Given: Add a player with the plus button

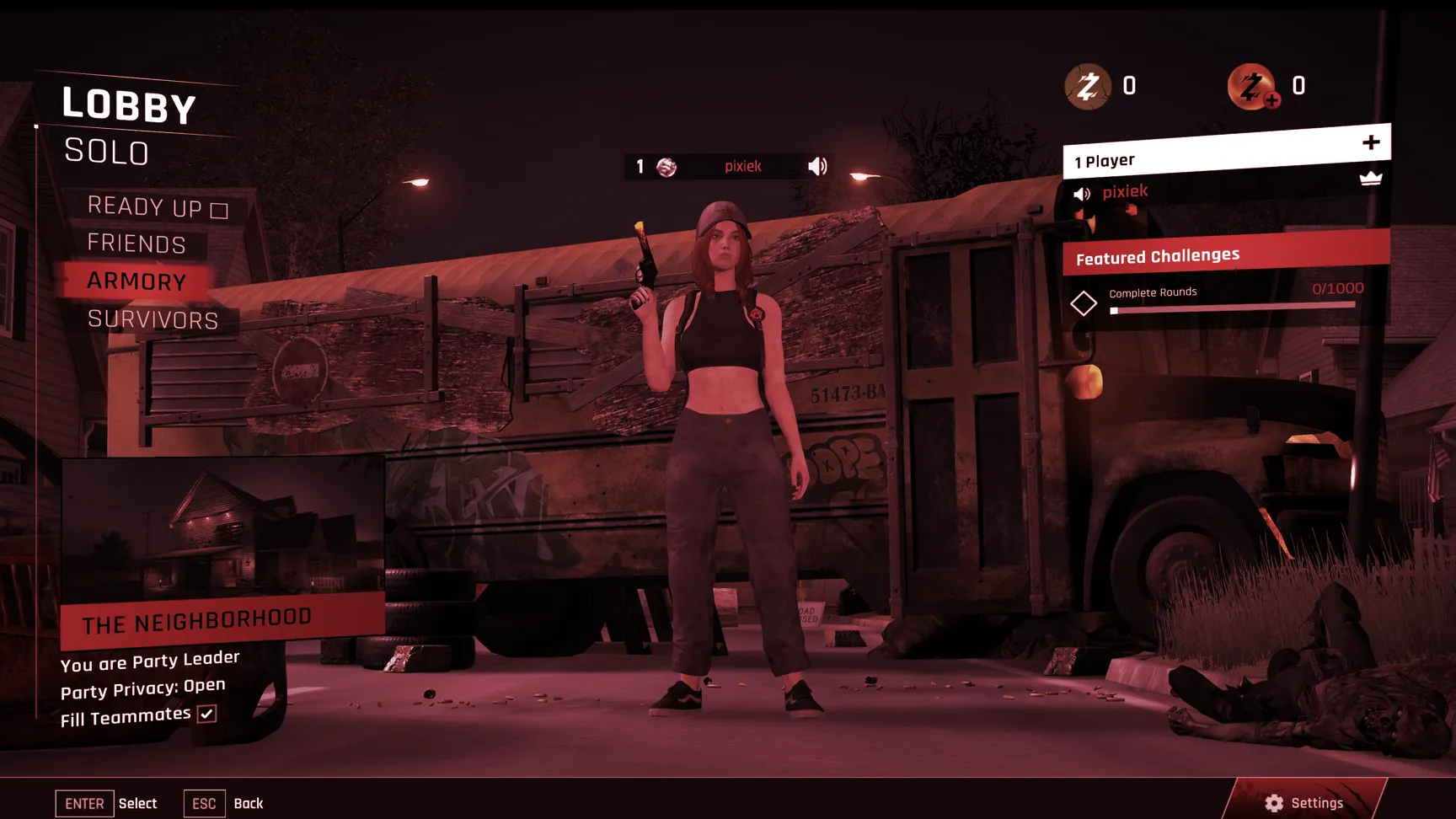Looking at the screenshot, I should (1371, 142).
